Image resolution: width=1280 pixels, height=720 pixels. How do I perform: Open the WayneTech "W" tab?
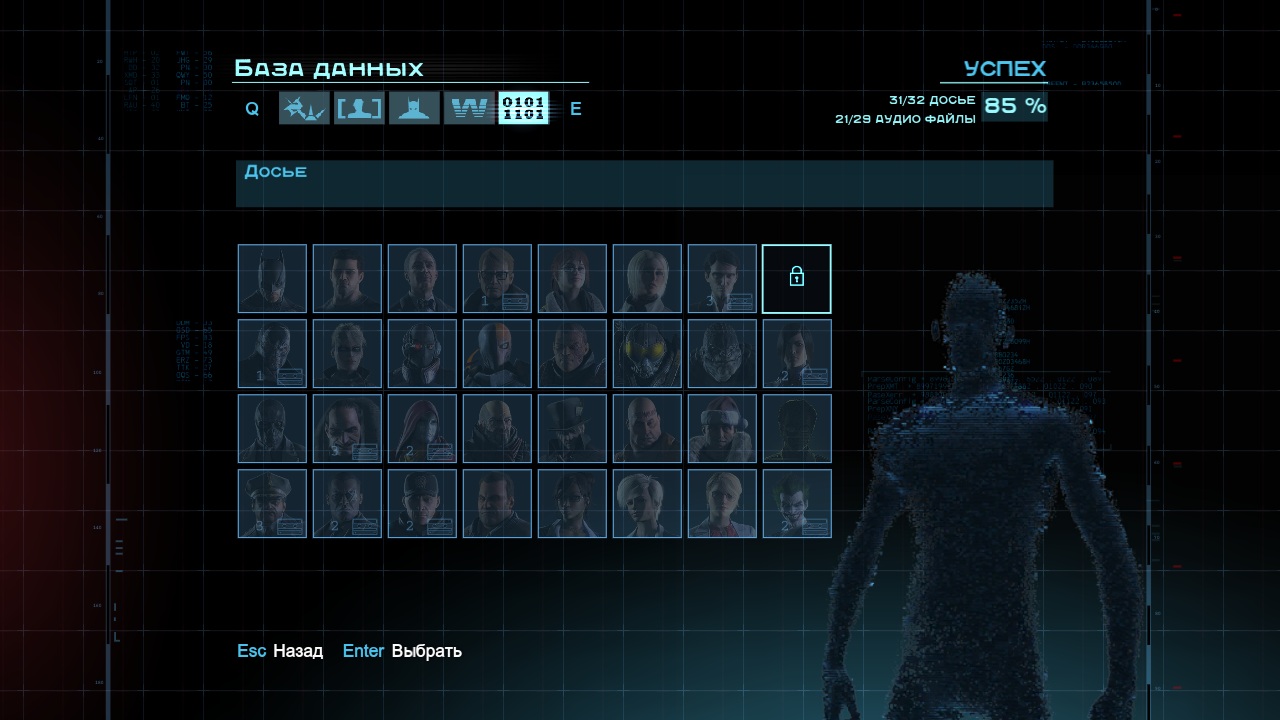(x=469, y=108)
